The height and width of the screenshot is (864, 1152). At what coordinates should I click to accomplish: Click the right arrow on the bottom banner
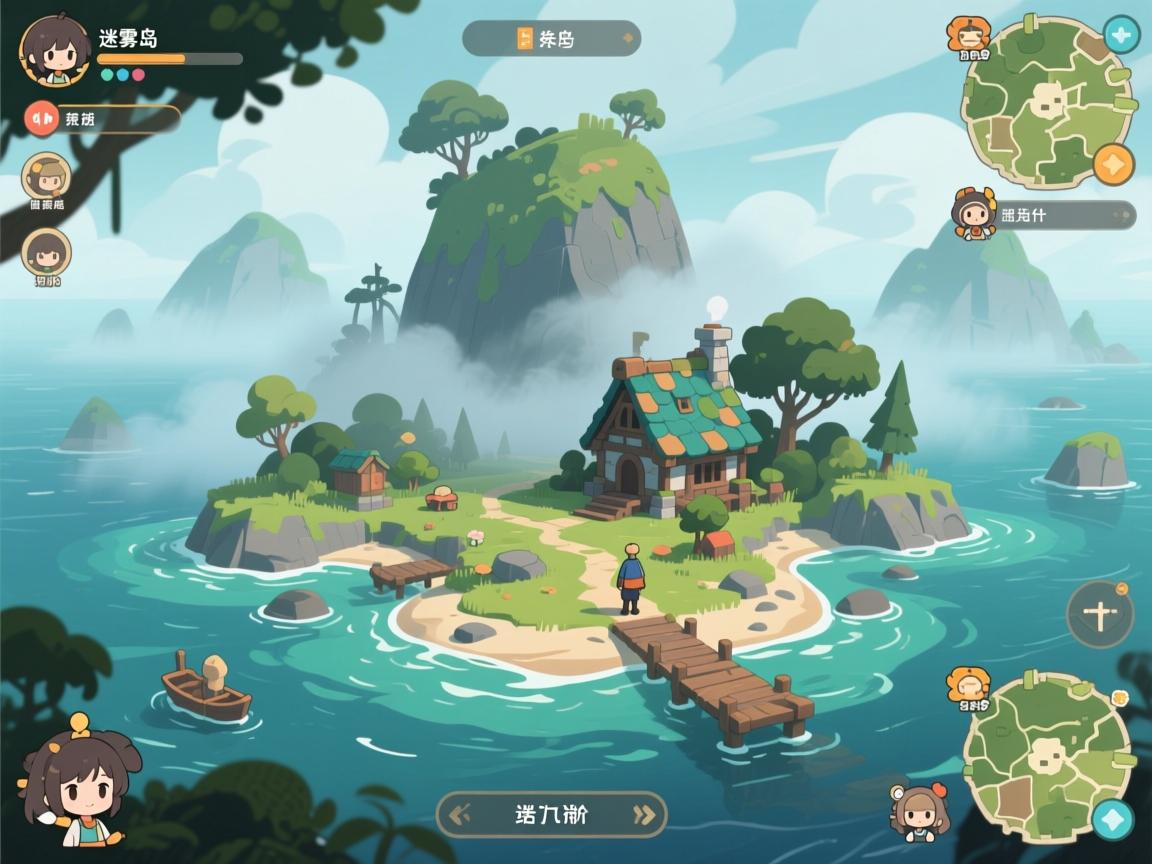click(x=642, y=814)
